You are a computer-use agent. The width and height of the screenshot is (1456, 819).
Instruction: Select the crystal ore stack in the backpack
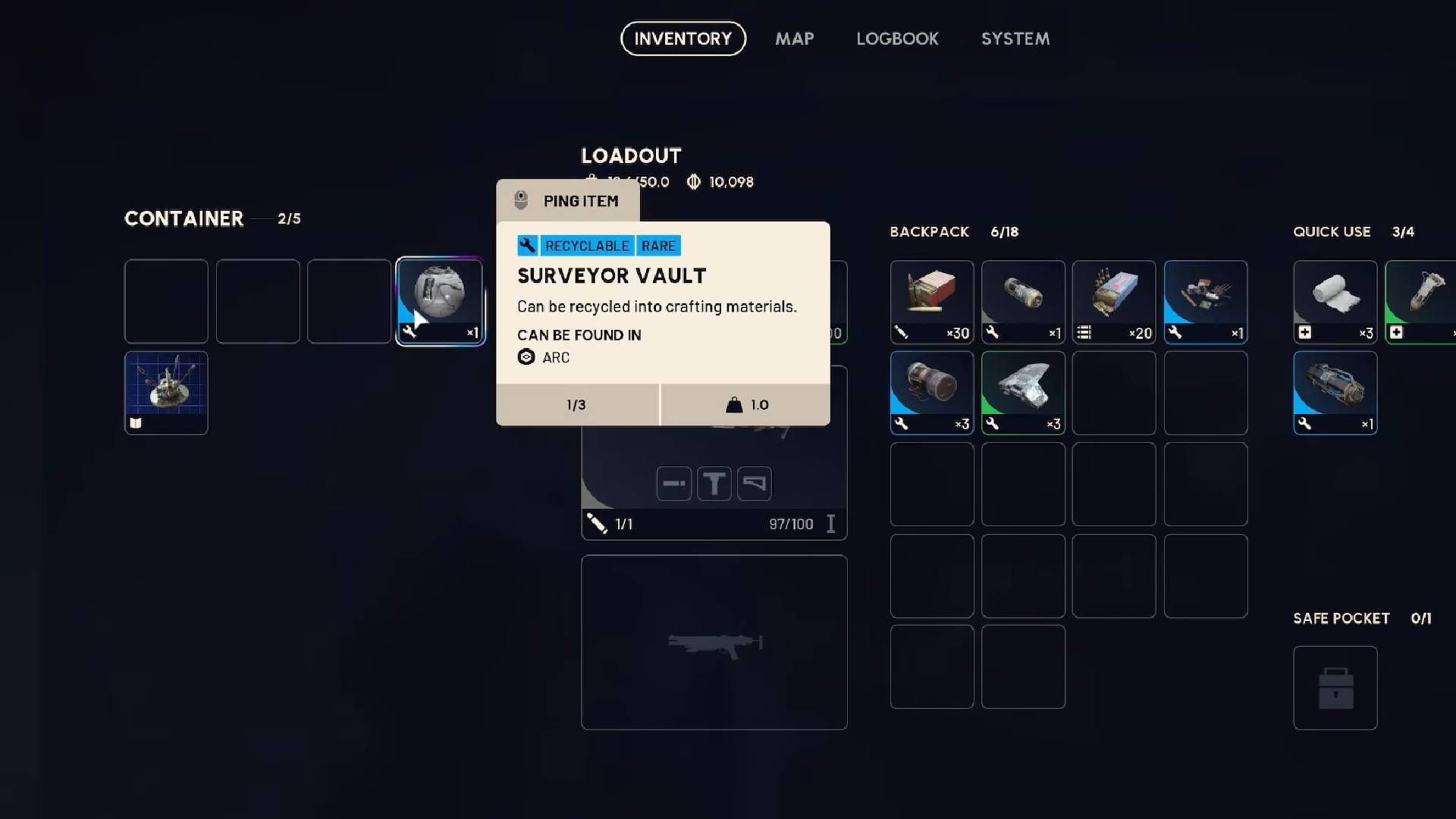point(1022,391)
